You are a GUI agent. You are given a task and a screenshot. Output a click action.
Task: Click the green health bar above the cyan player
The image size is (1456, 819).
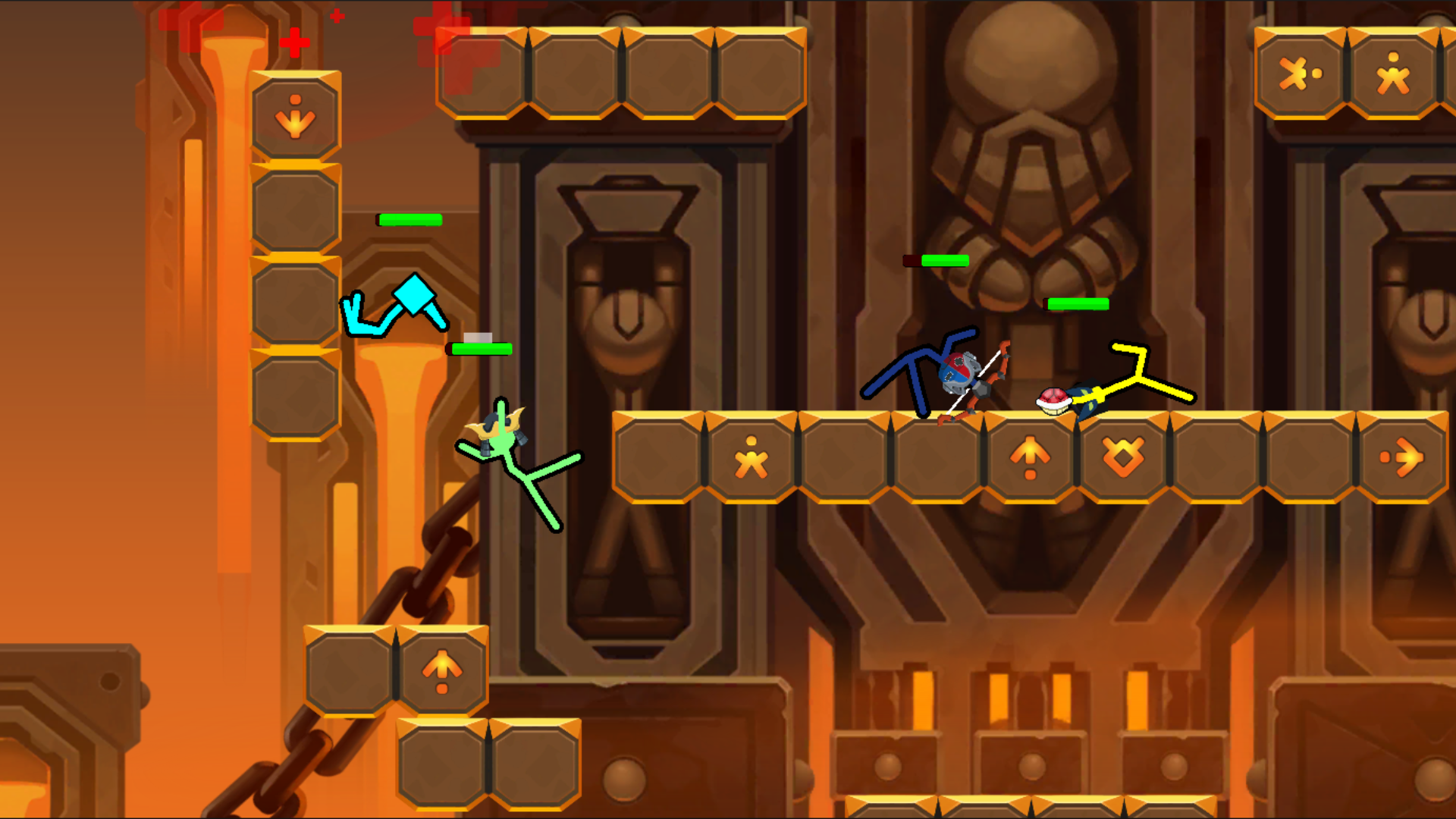pos(409,220)
